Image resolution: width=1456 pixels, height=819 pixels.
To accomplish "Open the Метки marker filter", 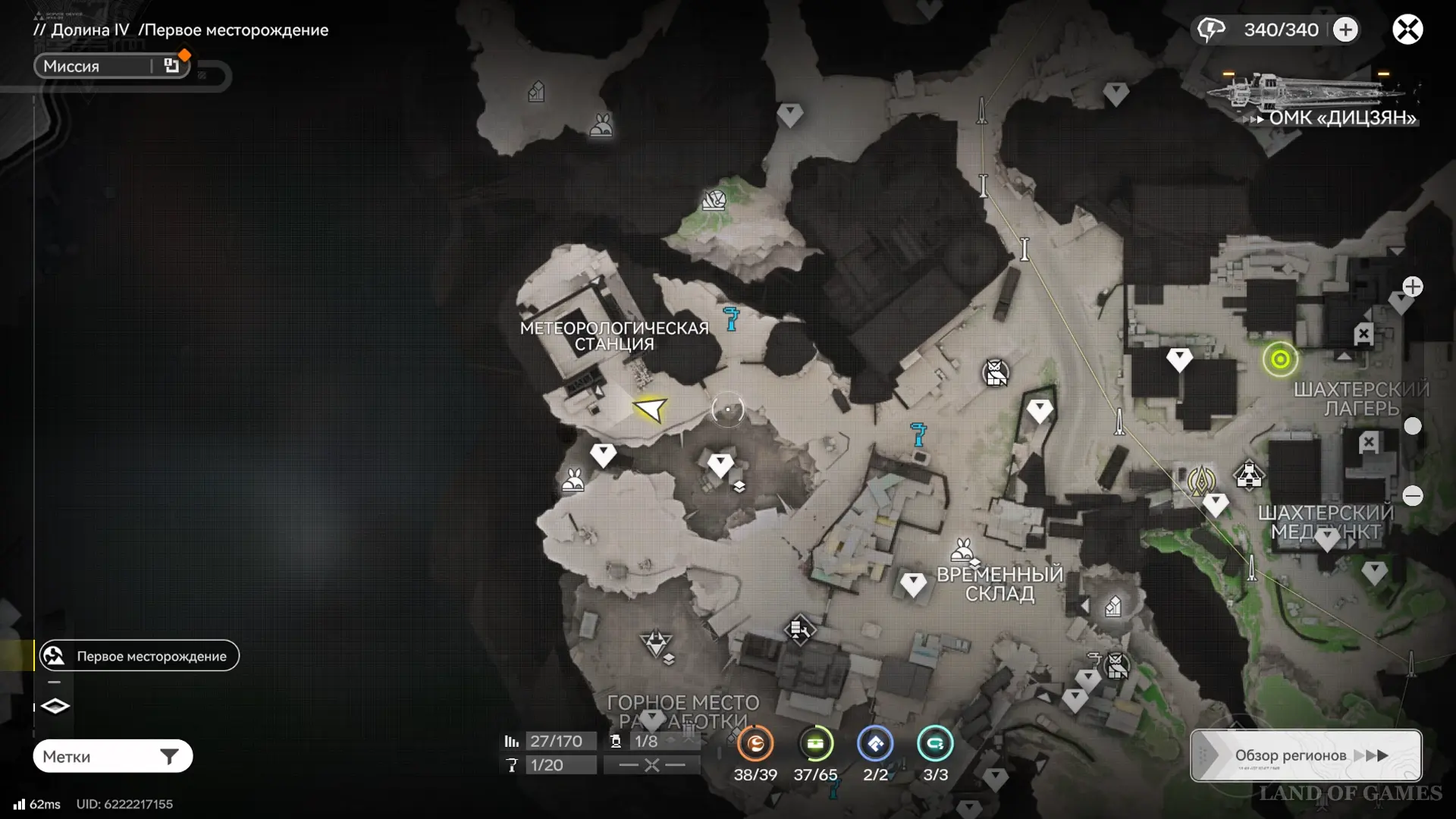I will coord(113,756).
